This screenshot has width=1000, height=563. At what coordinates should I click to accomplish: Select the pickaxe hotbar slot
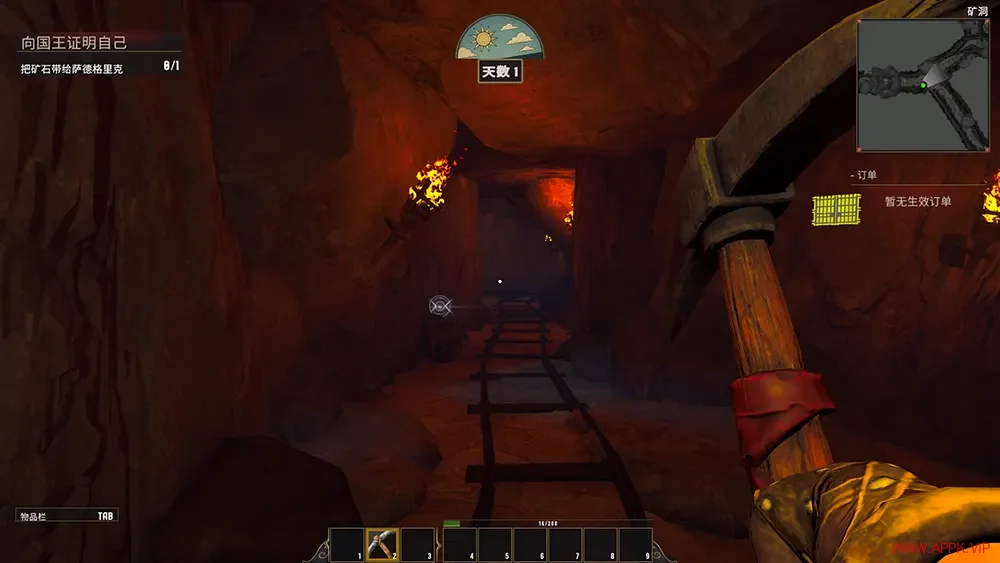tap(382, 544)
